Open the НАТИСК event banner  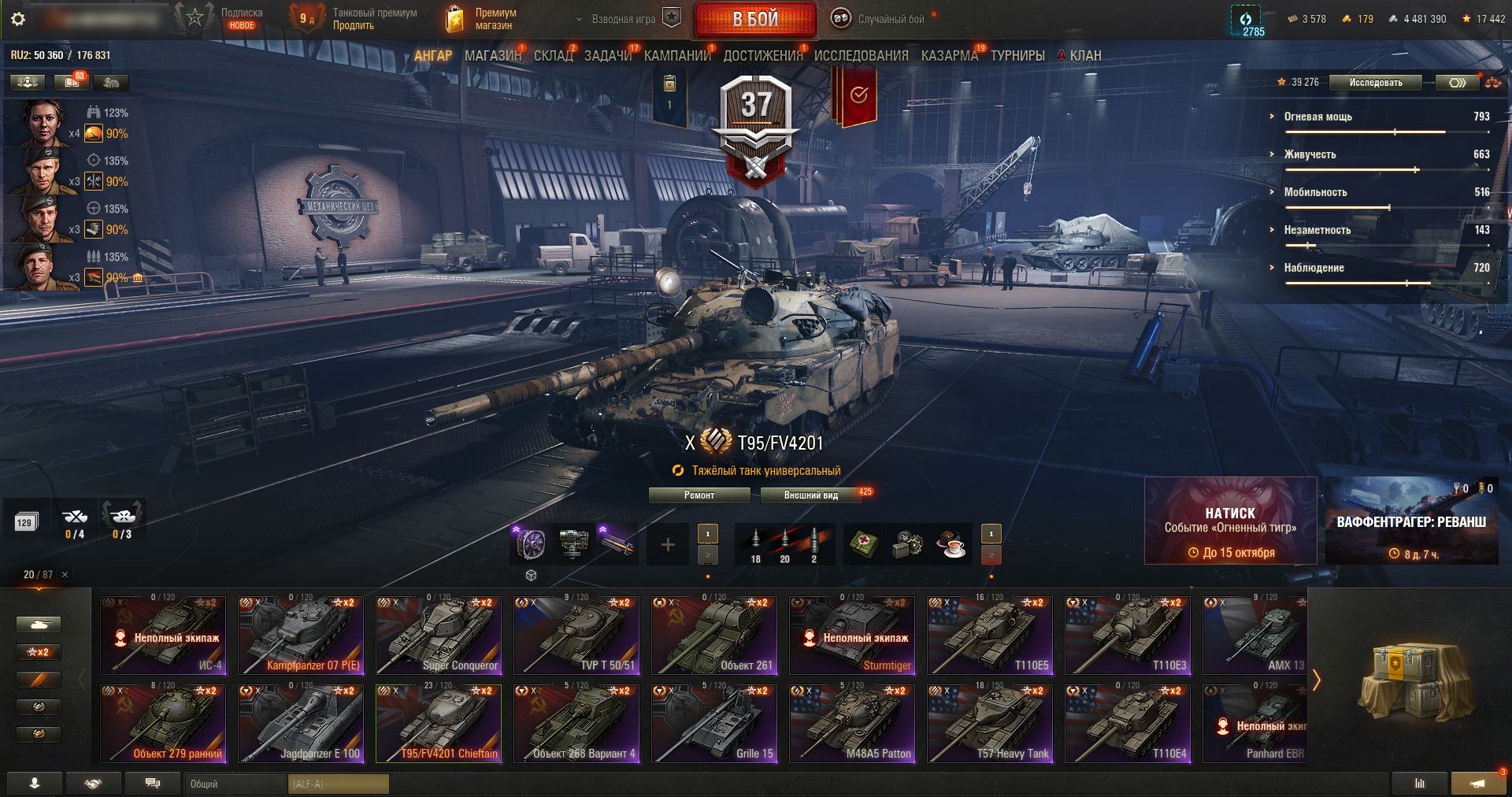click(1230, 521)
